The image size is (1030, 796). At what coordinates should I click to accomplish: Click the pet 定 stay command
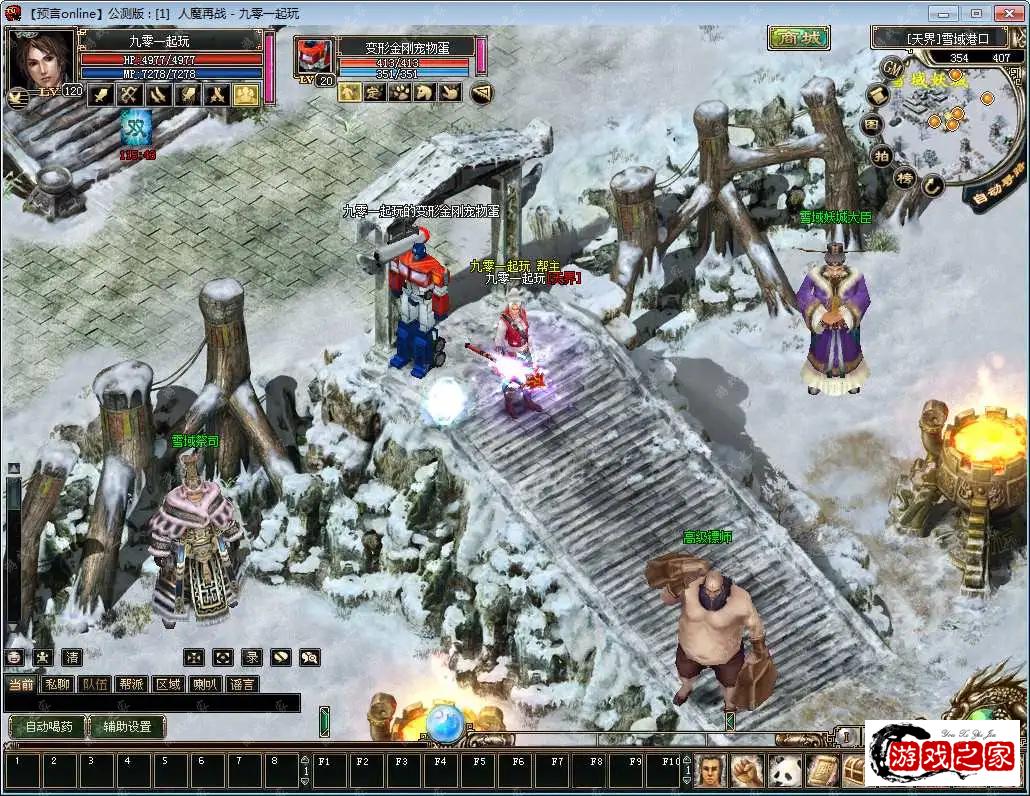374,93
